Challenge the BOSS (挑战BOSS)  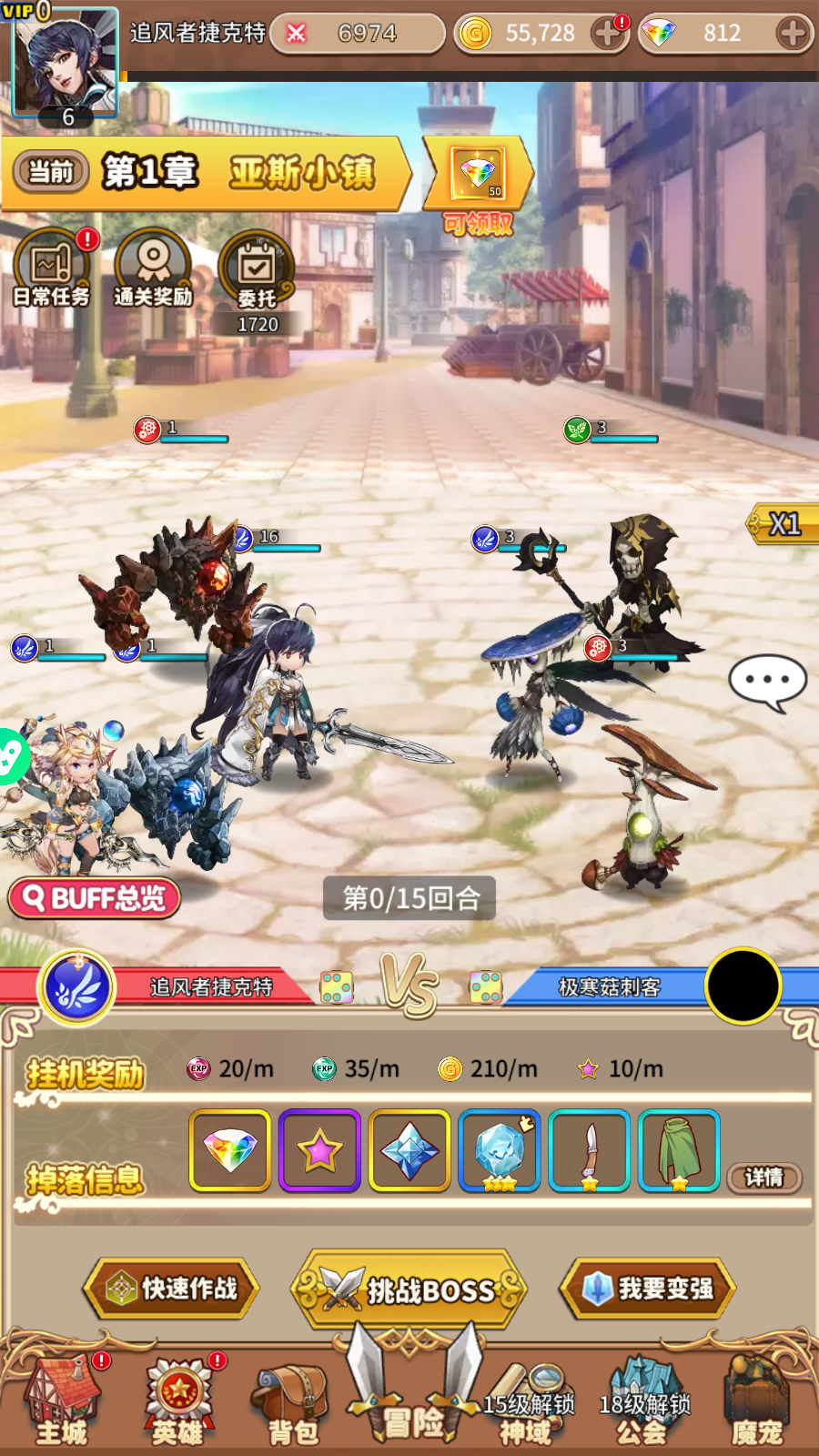[x=409, y=1289]
